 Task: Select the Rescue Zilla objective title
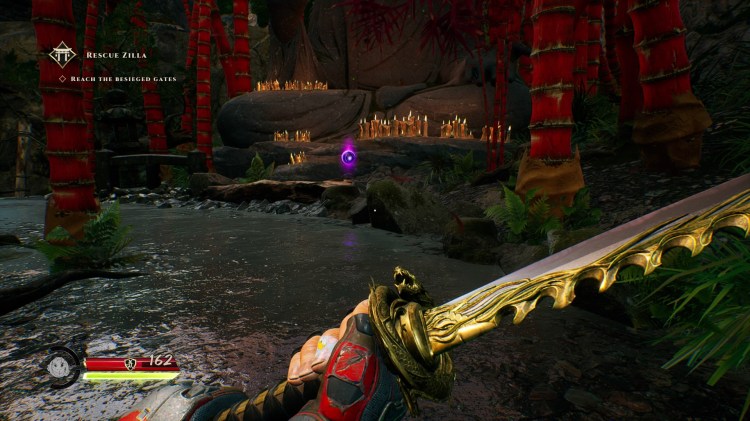click(117, 55)
